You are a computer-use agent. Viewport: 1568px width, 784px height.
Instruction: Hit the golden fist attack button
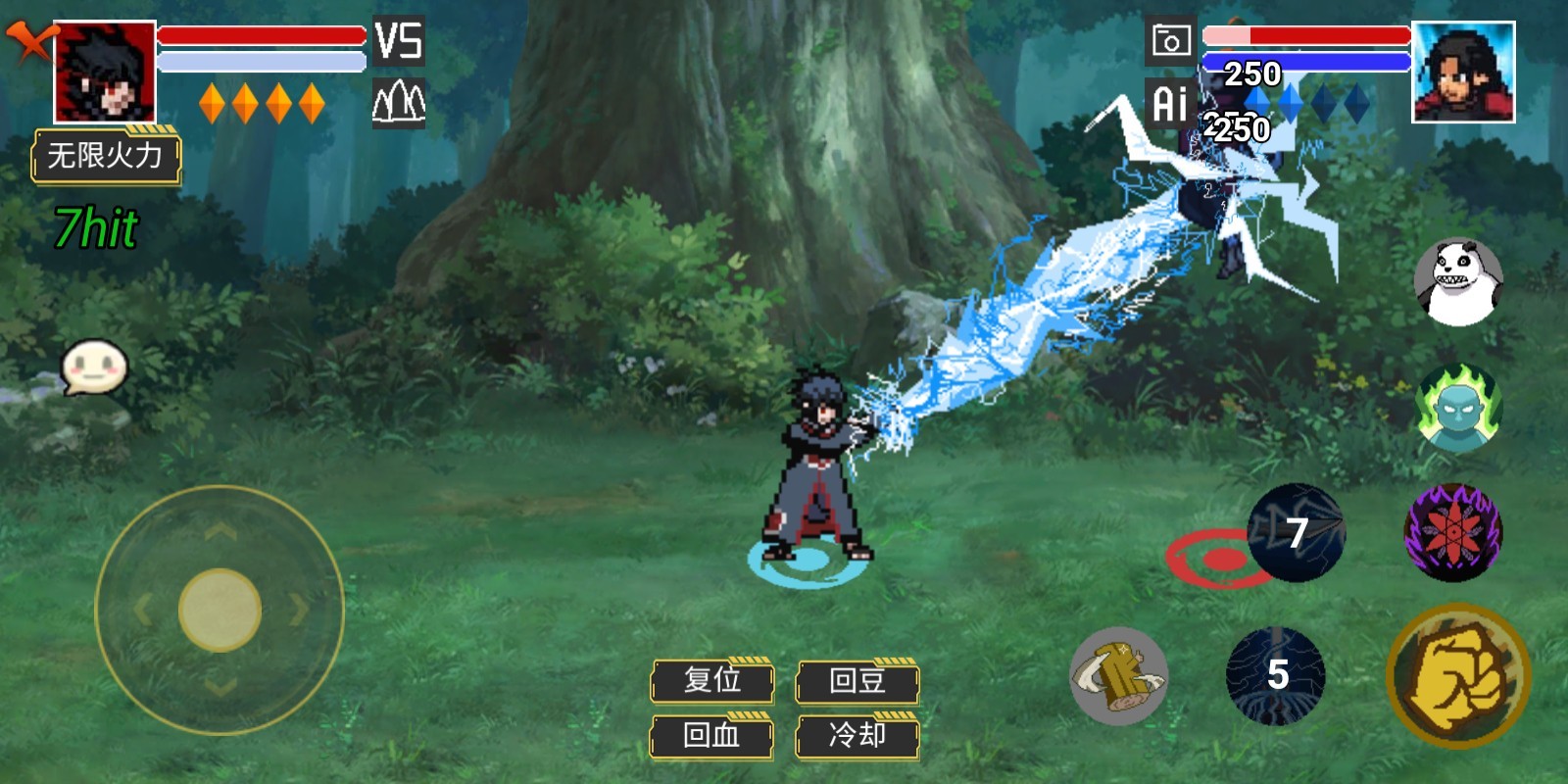tap(1458, 676)
